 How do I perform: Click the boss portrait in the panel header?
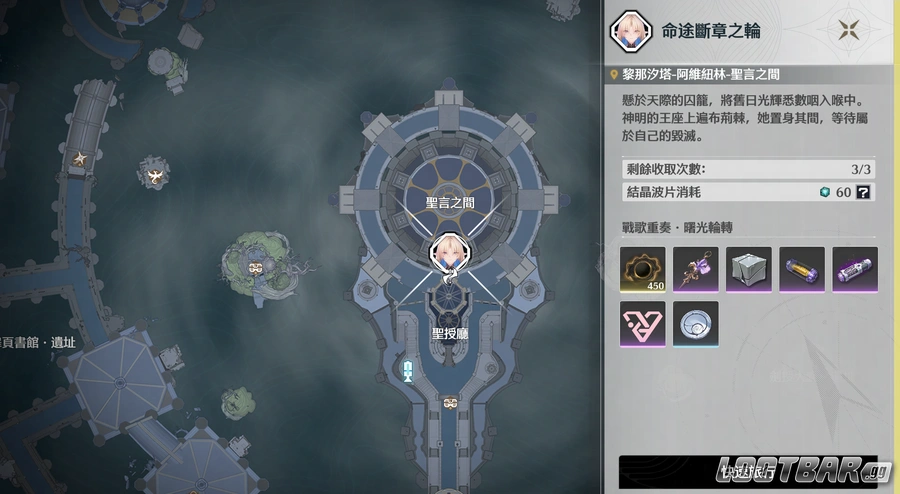[x=627, y=30]
